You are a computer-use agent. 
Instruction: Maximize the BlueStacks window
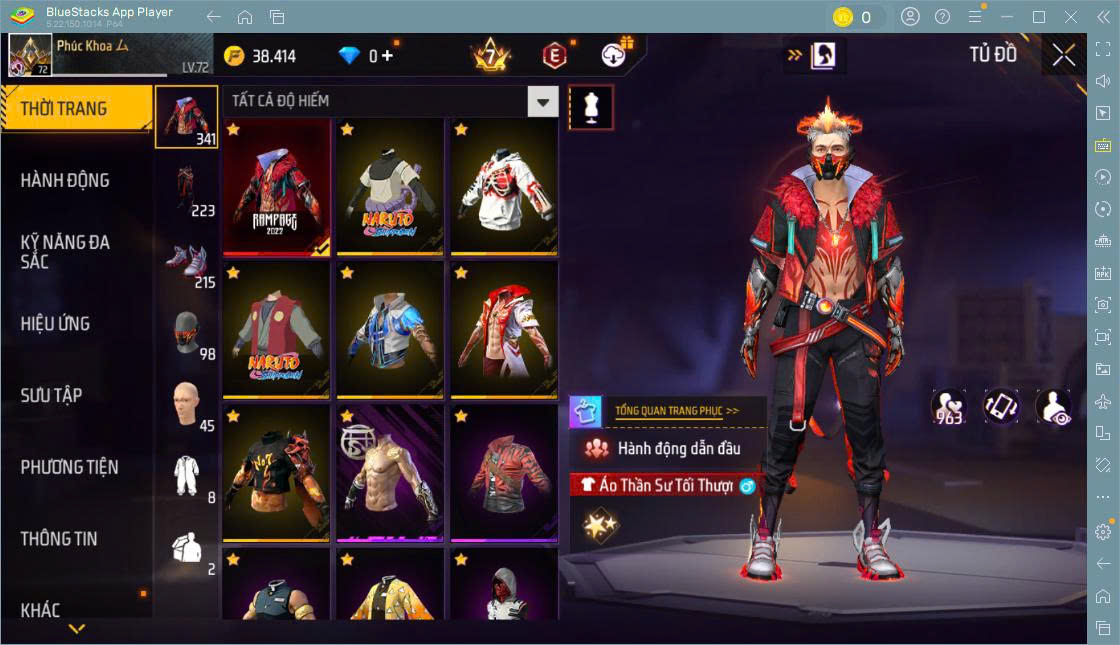click(1039, 17)
